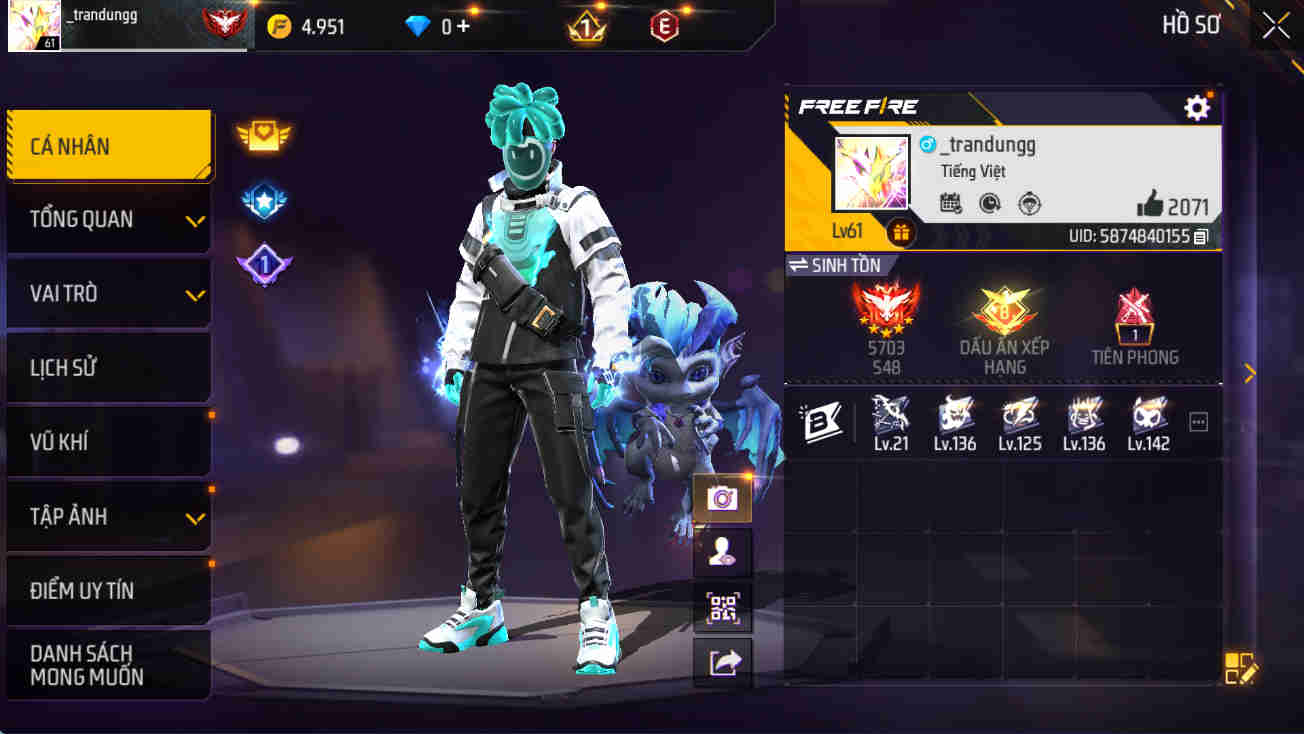This screenshot has width=1304, height=734.
Task: Open the QR code scanner icon
Action: point(722,609)
